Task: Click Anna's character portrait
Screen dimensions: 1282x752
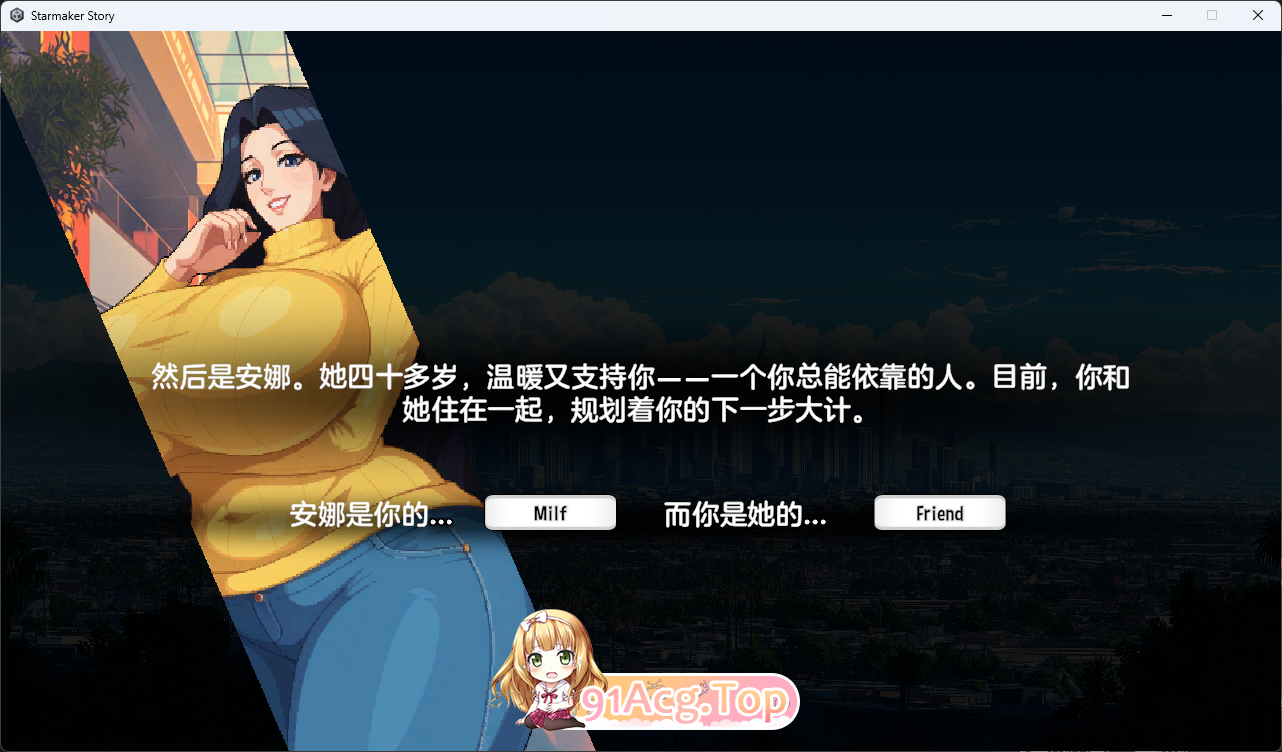Action: (x=250, y=300)
